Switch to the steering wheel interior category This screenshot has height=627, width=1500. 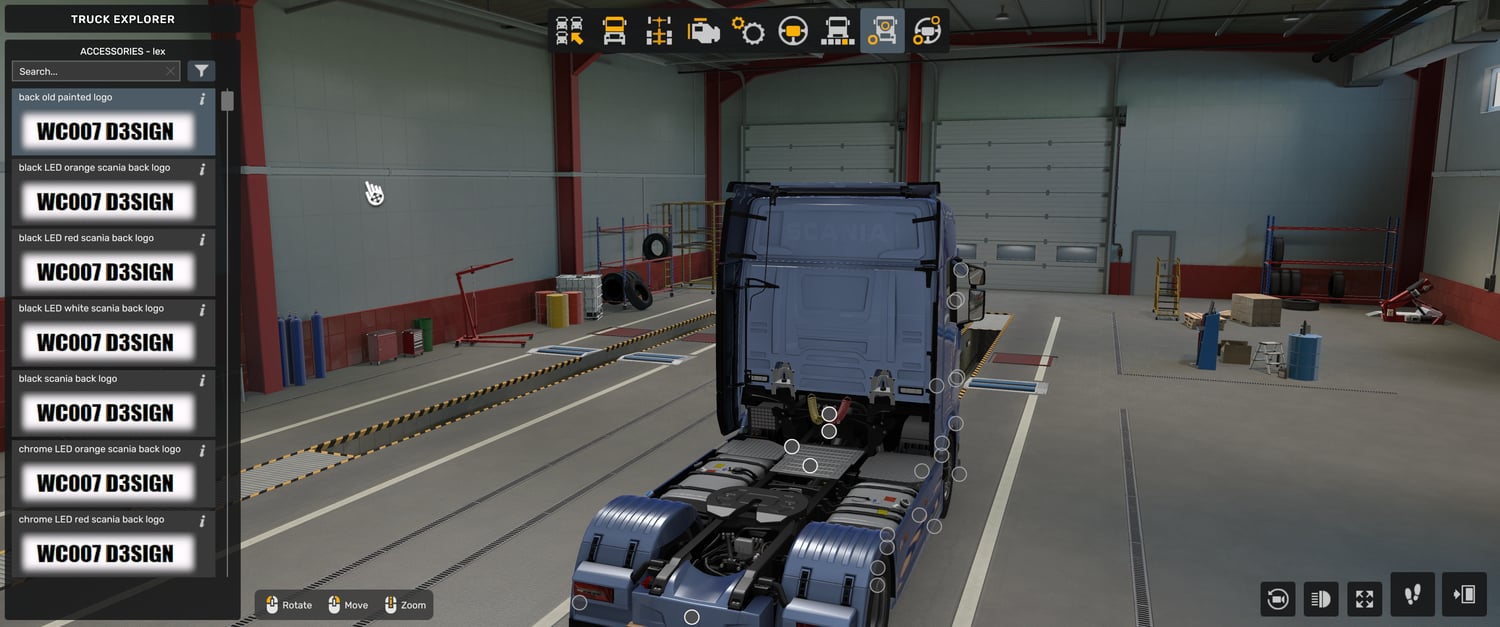[793, 31]
